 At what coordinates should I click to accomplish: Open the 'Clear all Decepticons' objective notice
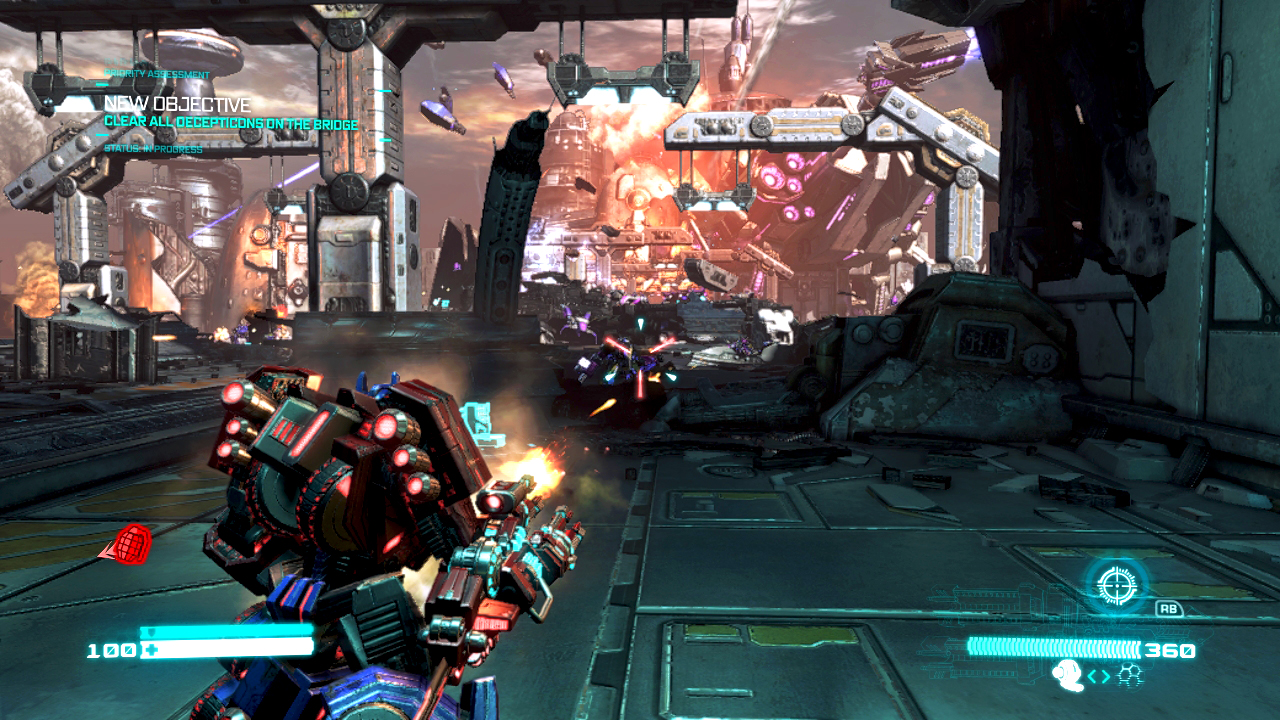click(x=230, y=122)
